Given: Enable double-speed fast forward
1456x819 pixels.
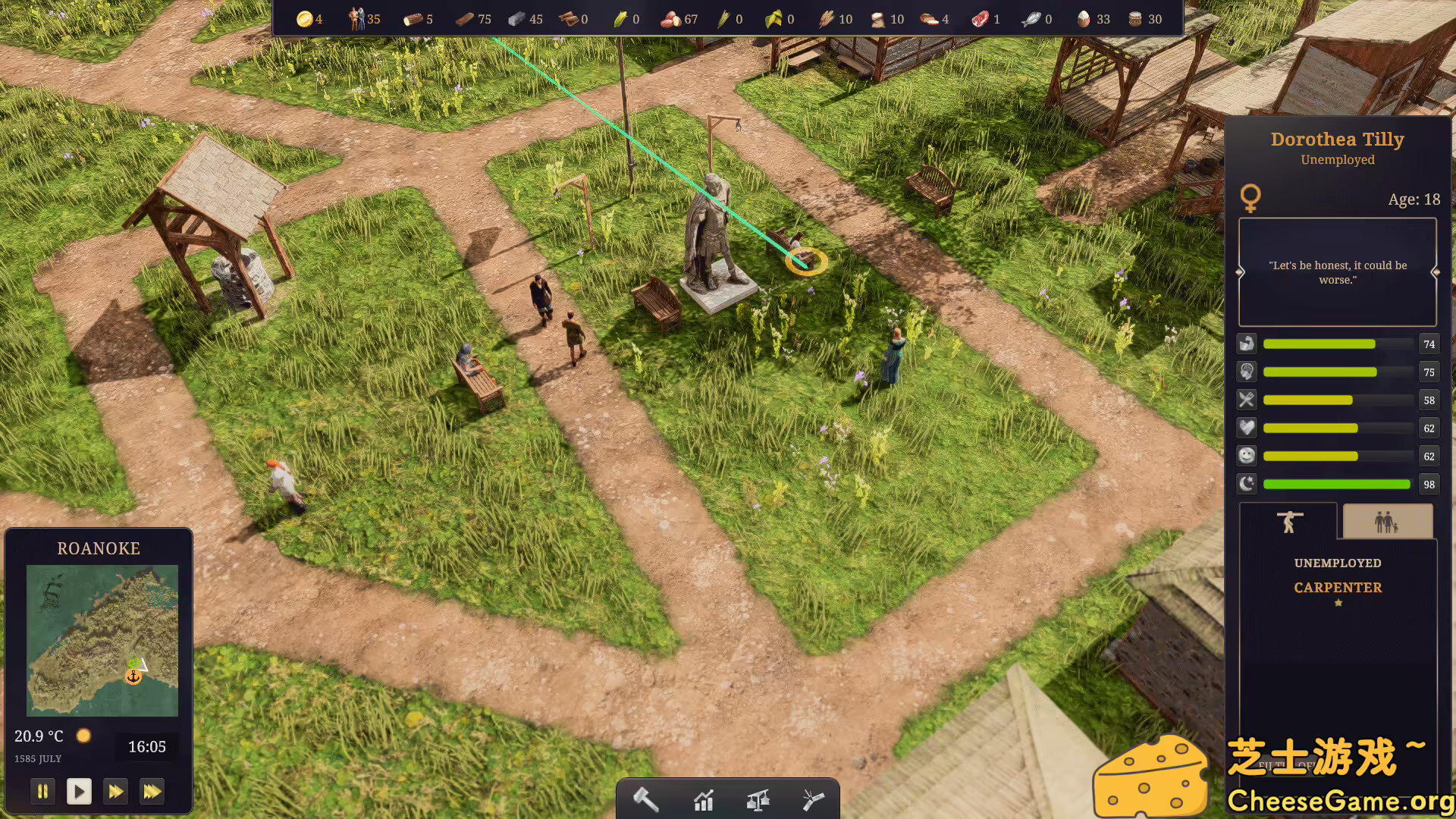Looking at the screenshot, I should tap(115, 791).
